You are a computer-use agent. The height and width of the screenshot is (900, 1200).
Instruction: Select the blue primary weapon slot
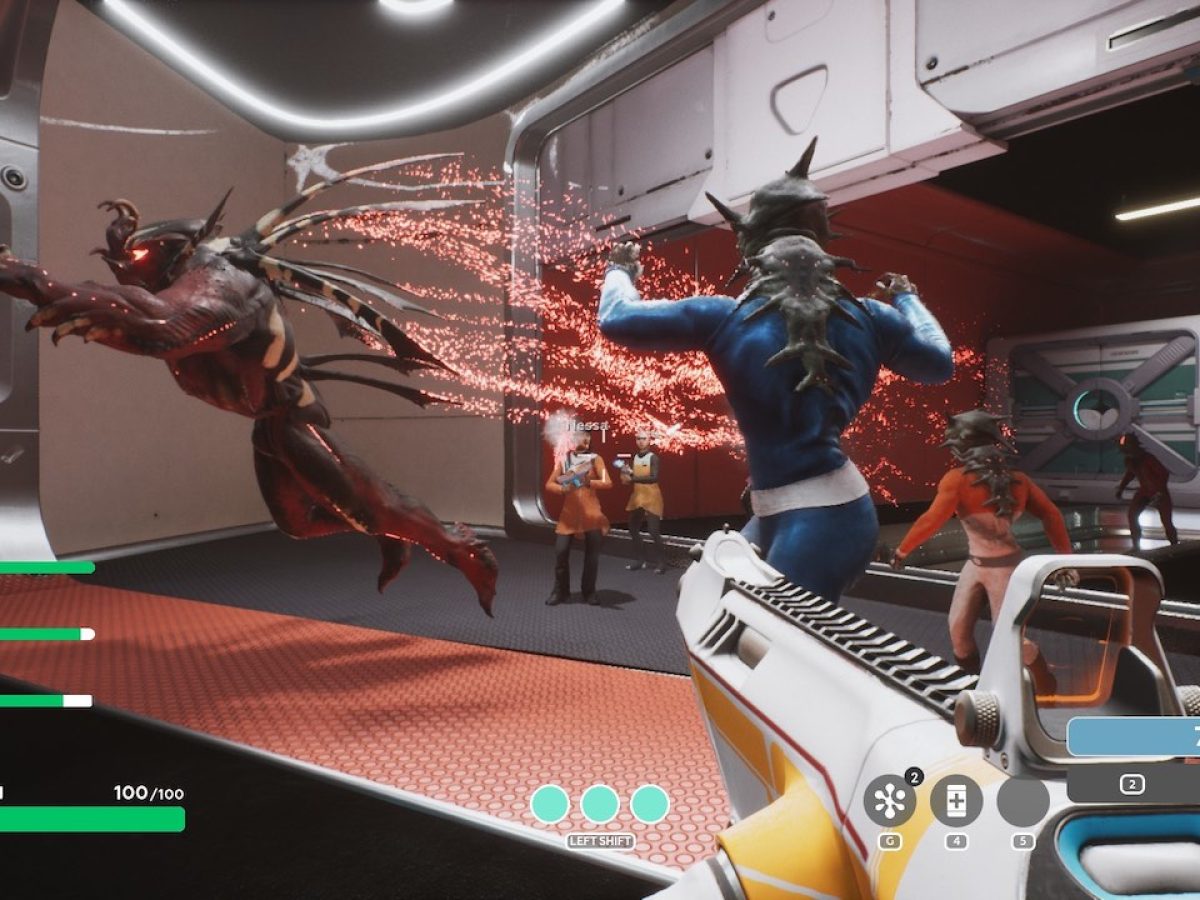(1134, 737)
